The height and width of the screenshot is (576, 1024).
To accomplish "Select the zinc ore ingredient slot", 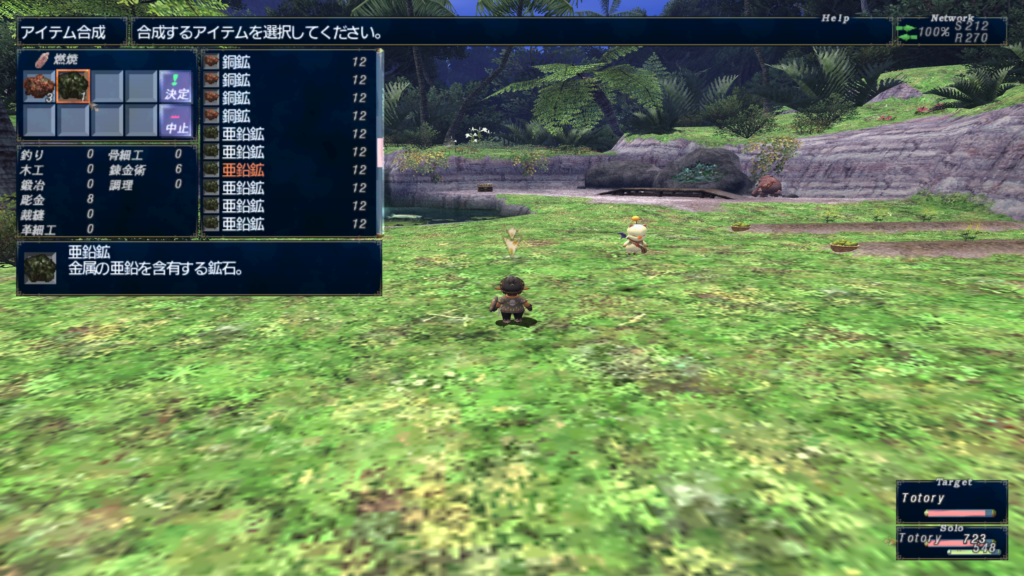I will (73, 87).
